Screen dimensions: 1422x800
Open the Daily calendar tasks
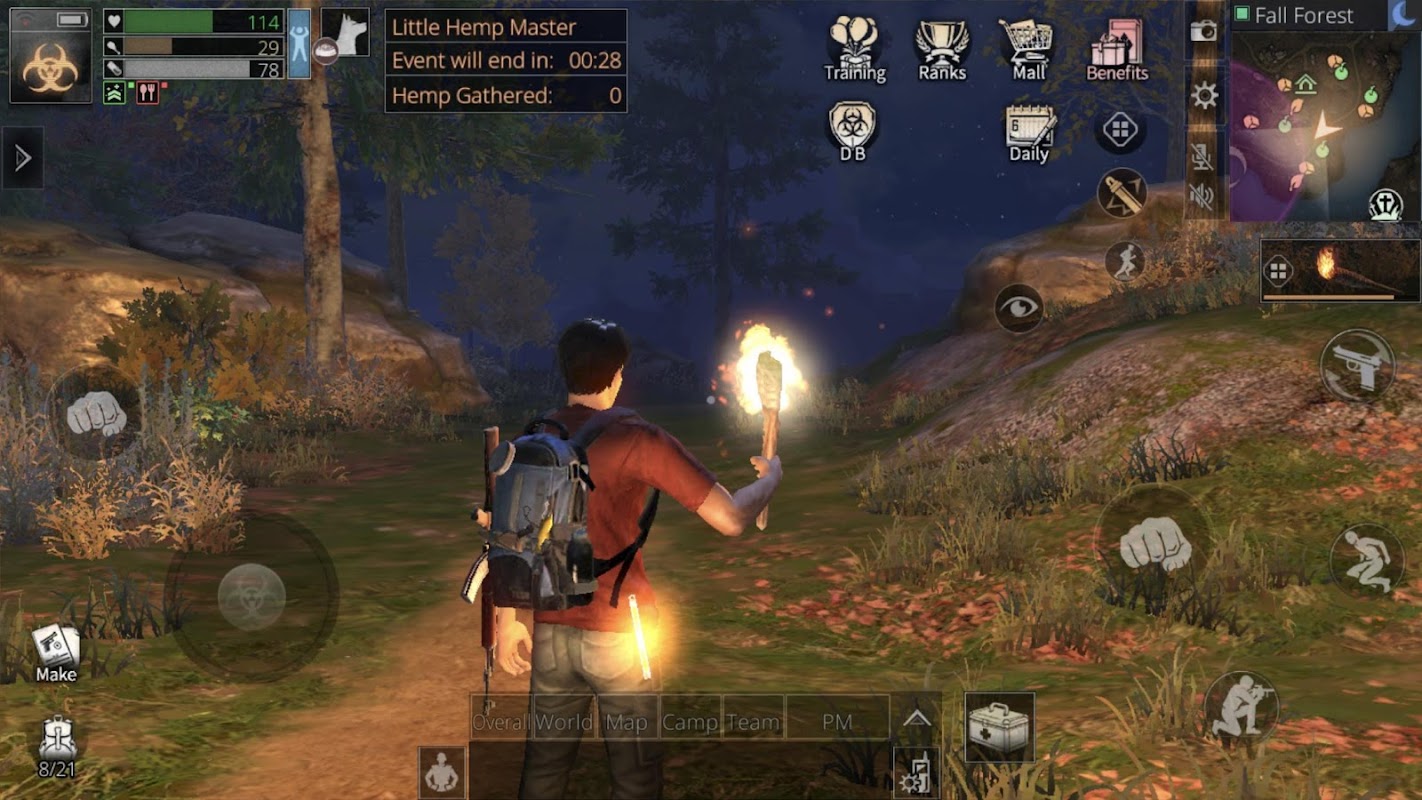1029,132
